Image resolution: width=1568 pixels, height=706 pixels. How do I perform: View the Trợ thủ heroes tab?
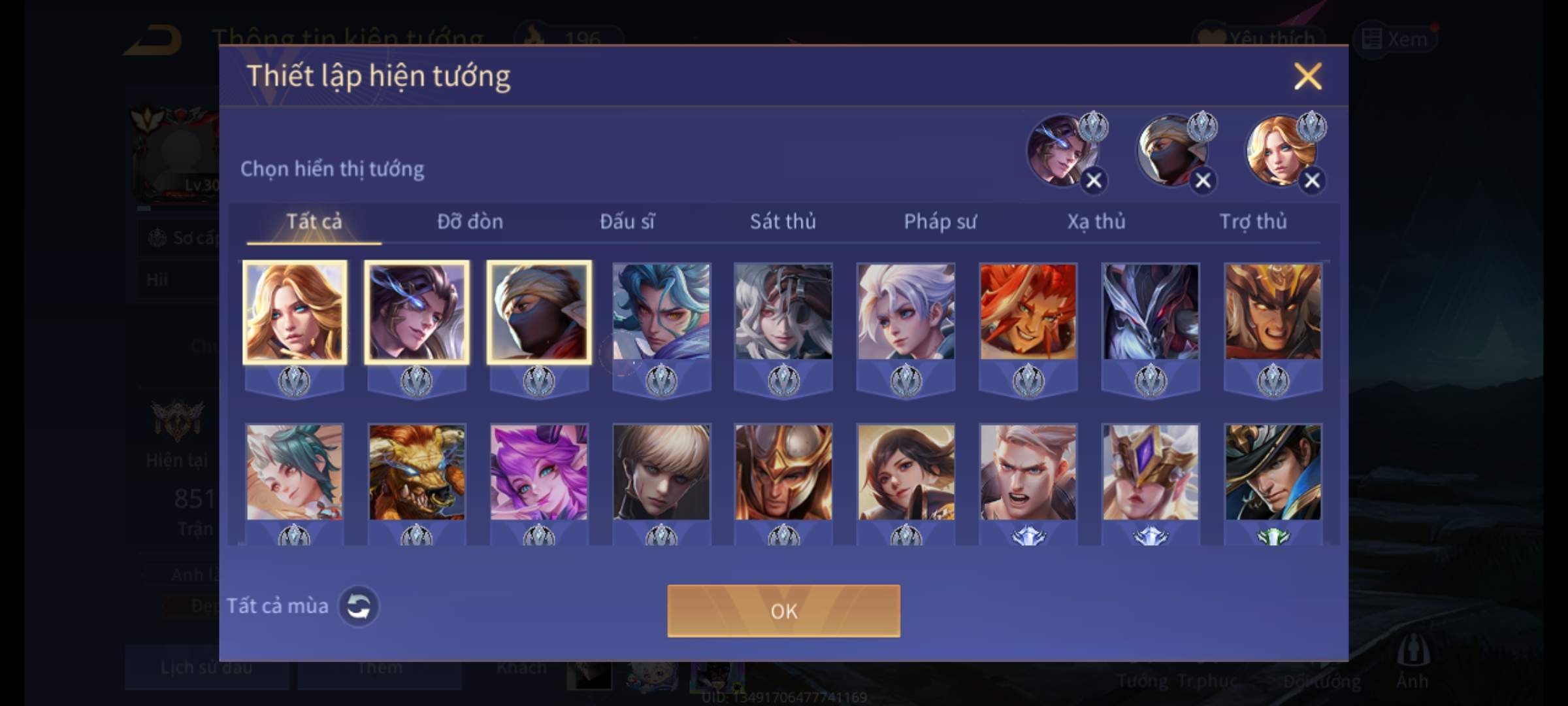tap(1253, 222)
